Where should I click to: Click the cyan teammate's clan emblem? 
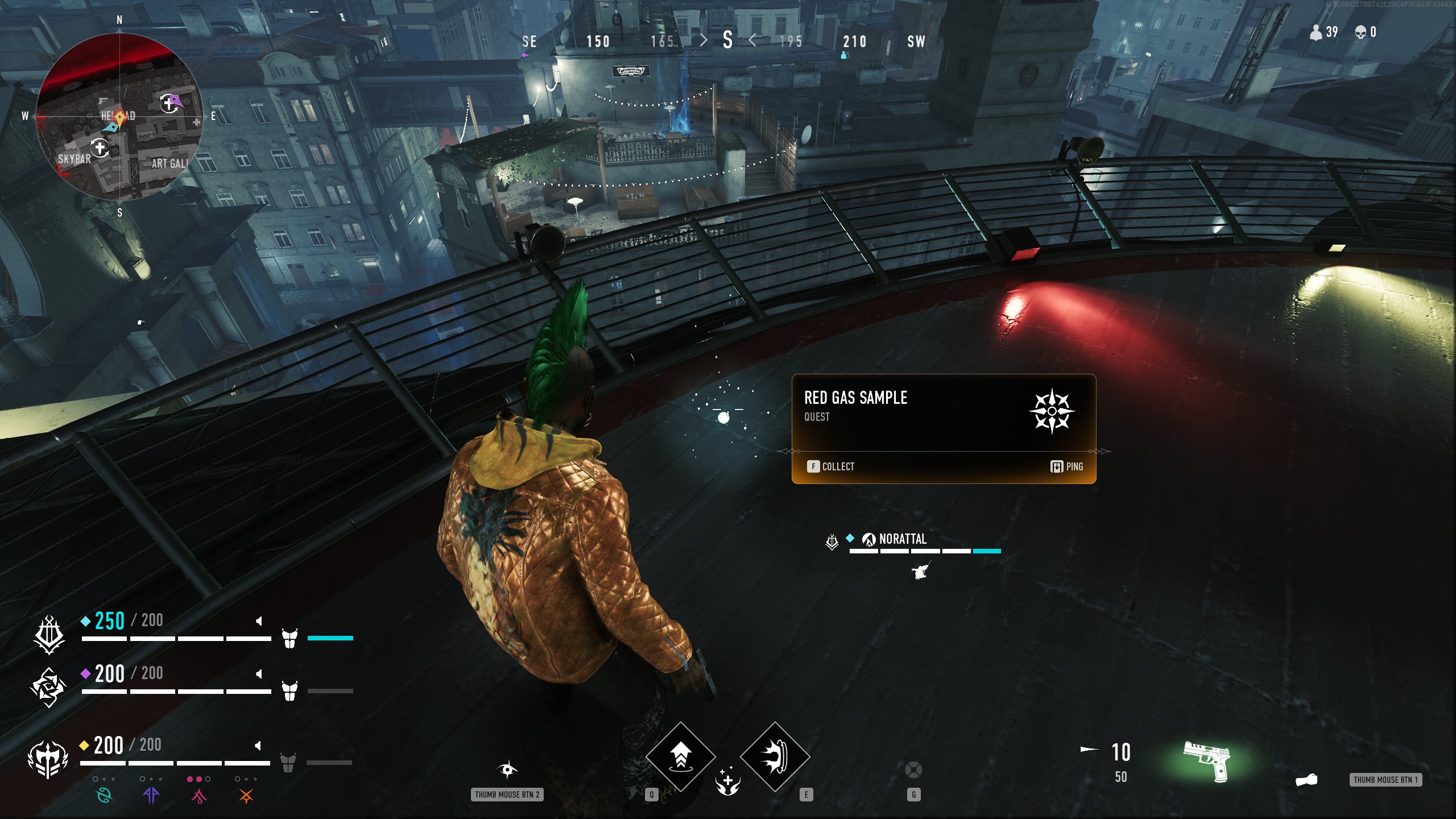[49, 634]
